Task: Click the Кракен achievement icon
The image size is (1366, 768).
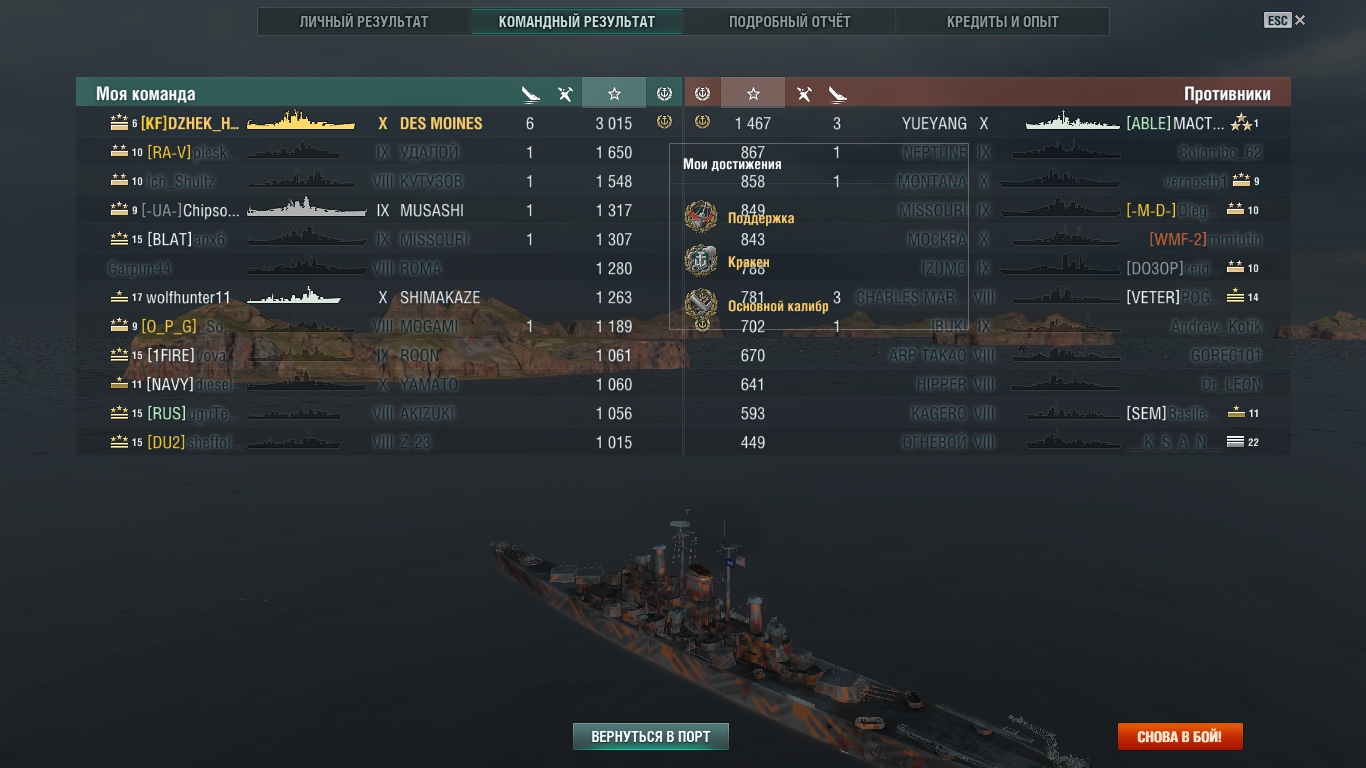Action: pyautogui.click(x=701, y=261)
